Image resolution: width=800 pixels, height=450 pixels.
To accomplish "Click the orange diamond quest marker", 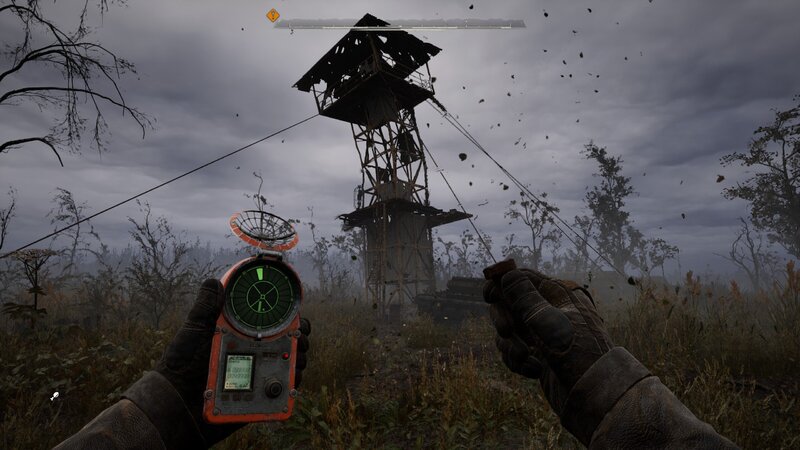I will pos(272,15).
